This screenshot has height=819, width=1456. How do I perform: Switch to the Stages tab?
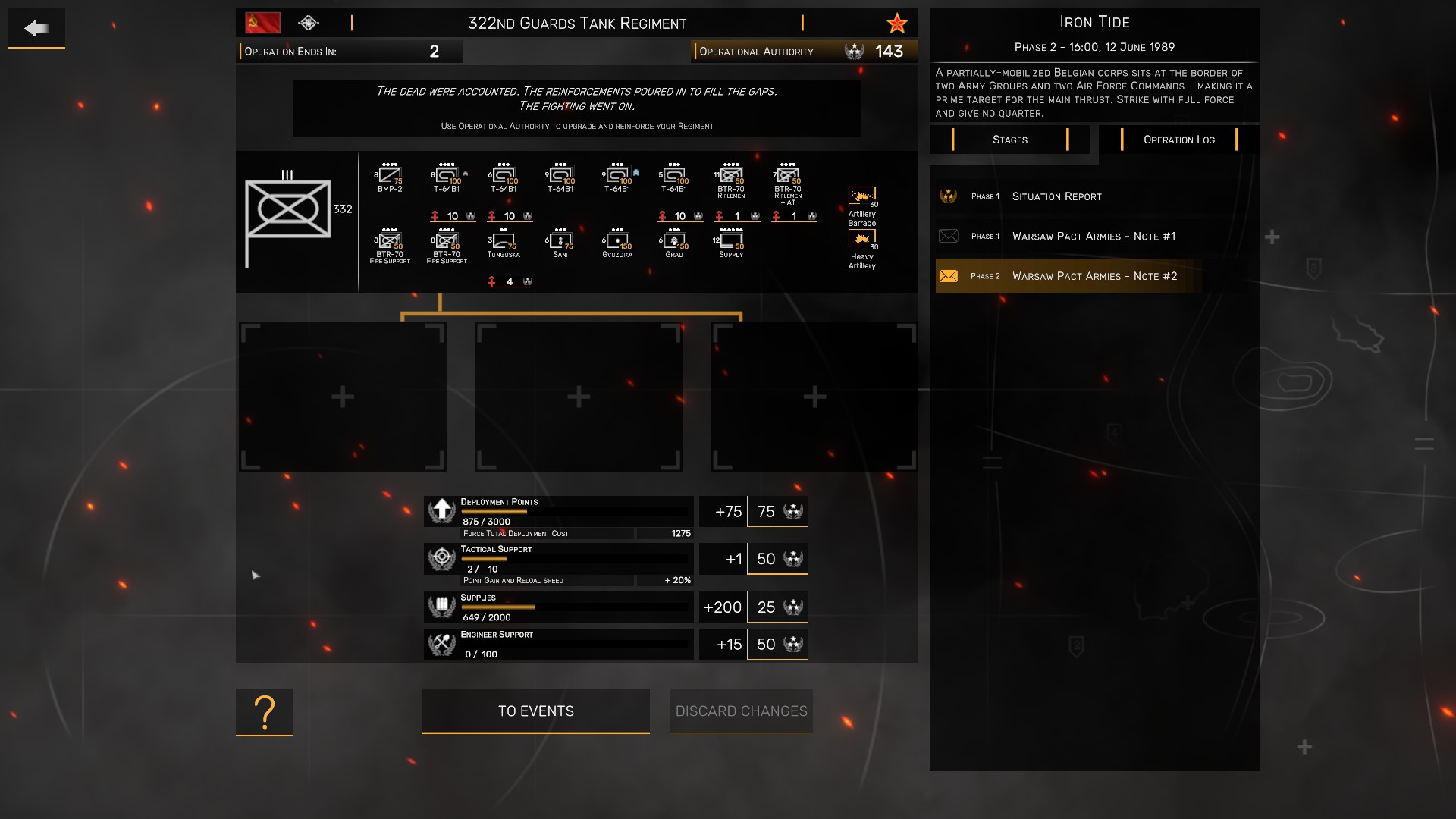tap(1009, 140)
